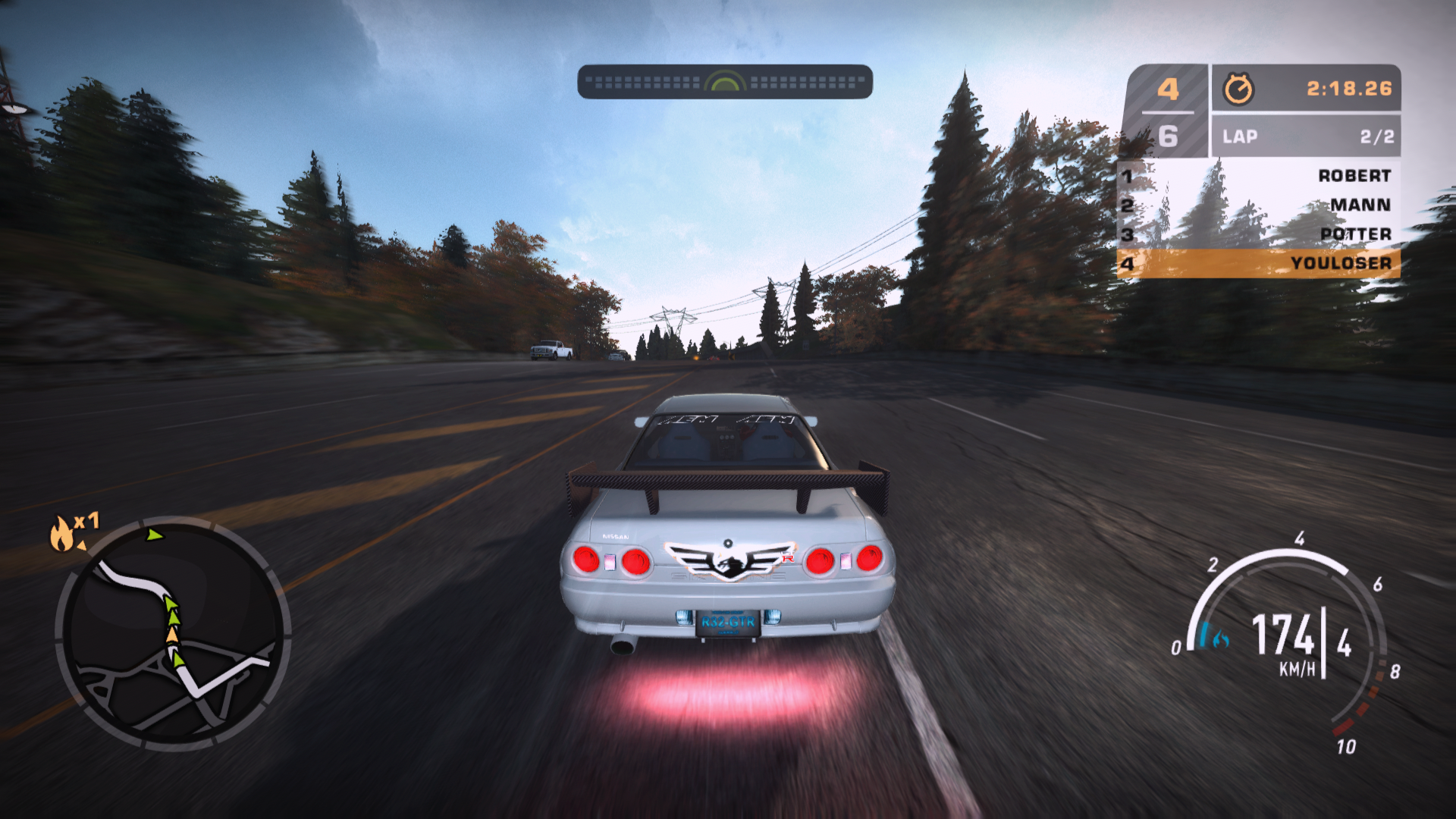Click the police radar detector bar
Viewport: 1456px width, 819px height.
(725, 82)
